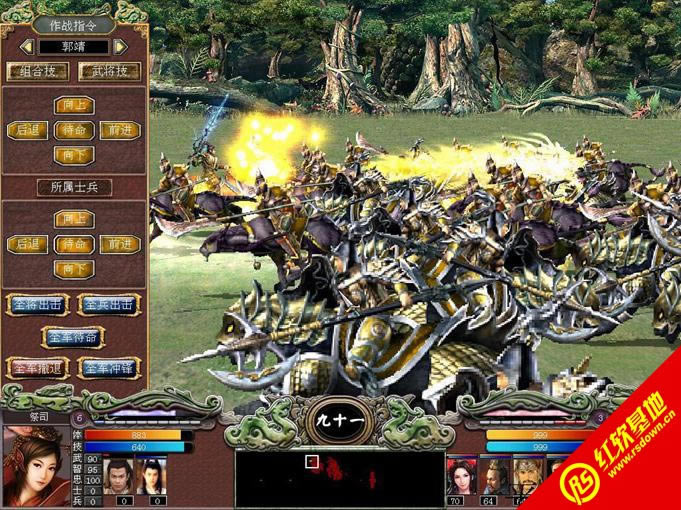Move 所属士兵 soldiers 向下 downward
Screen dimensions: 681x510
coord(73,269)
